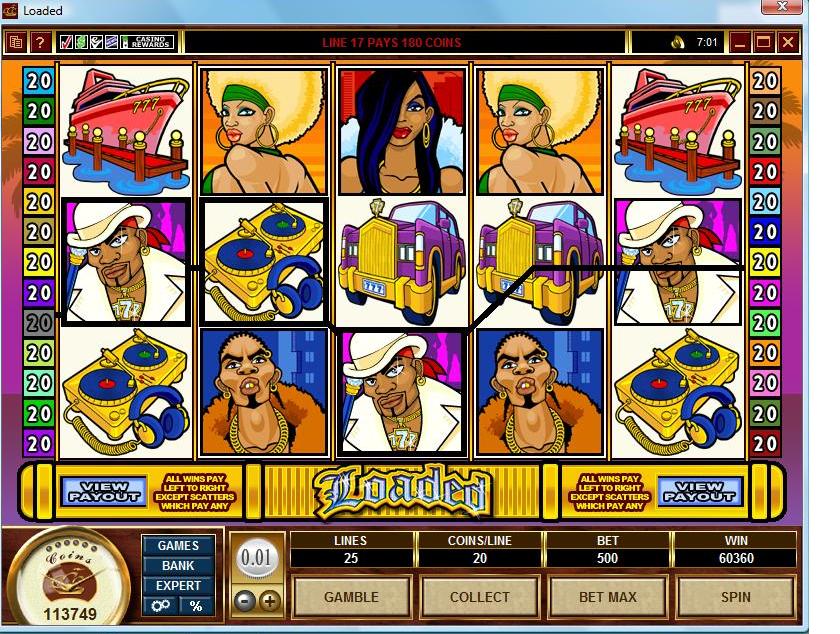The height and width of the screenshot is (634, 840).
Task: Close the game with the in-game X
Action: click(x=788, y=43)
